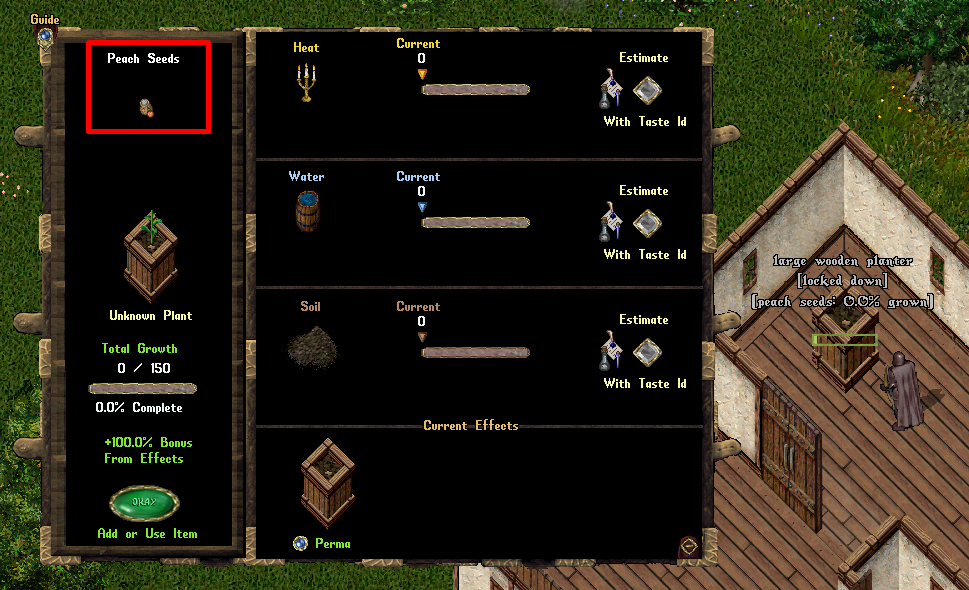
Task: Estimate Heat using the scroll and flask icon
Action: point(612,89)
